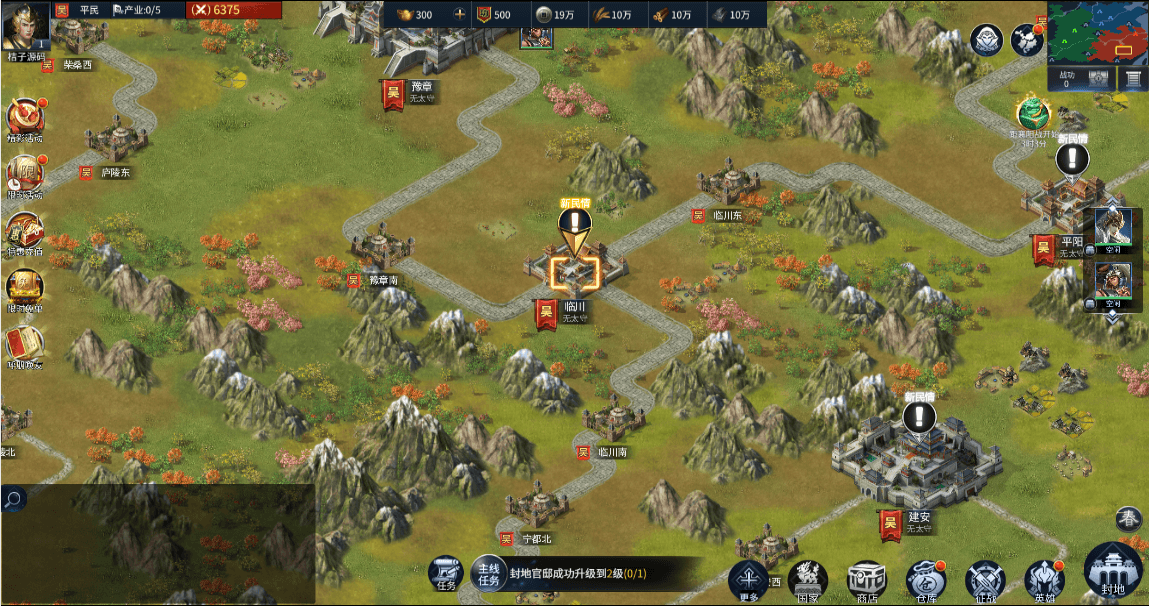This screenshot has width=1149, height=606.
Task: Open the list menu button under the minimap
Action: 1133,78
